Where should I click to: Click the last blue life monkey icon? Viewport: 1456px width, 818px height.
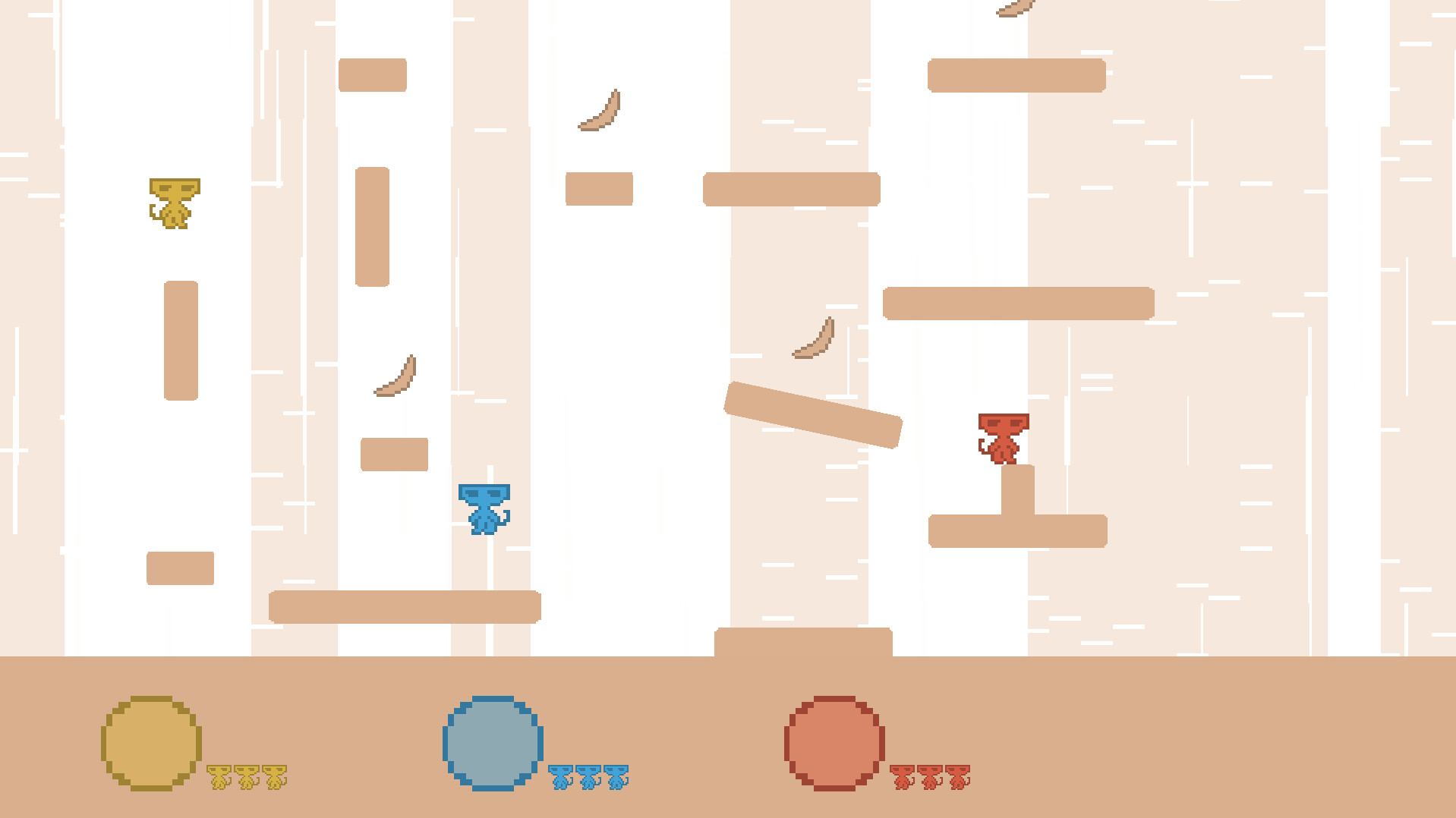(616, 777)
